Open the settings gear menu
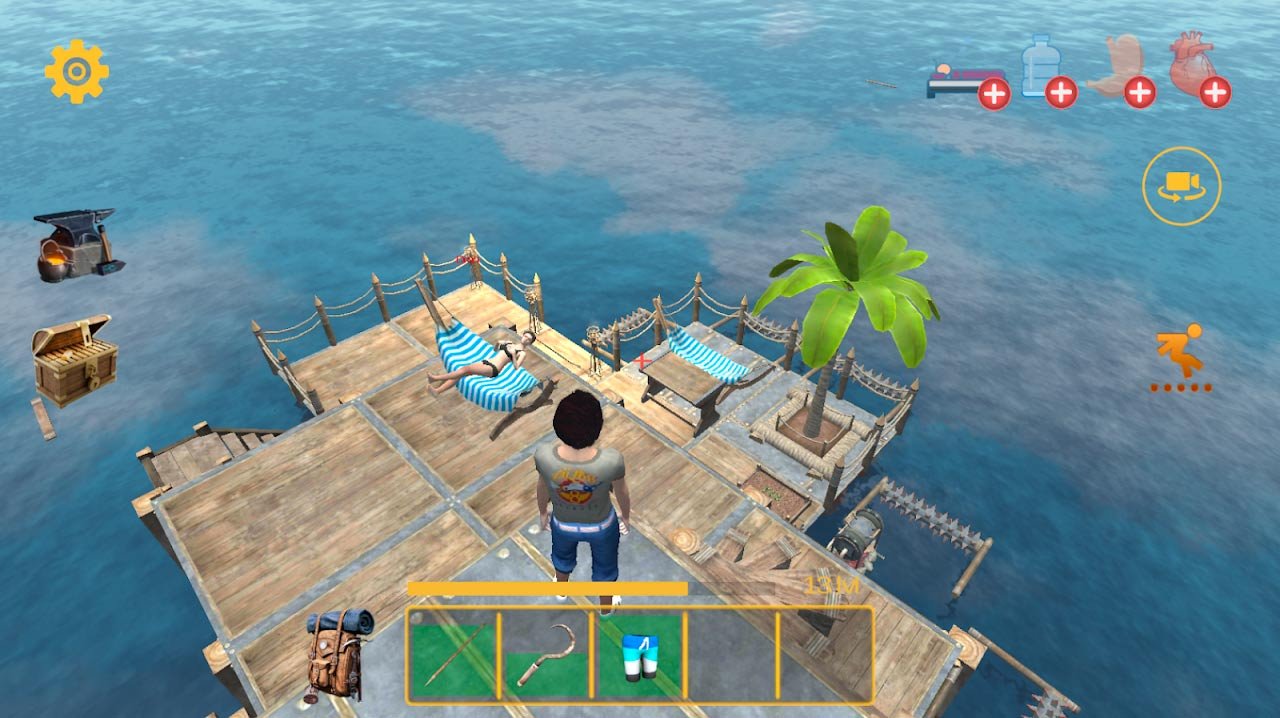The image size is (1280, 718). (x=77, y=71)
